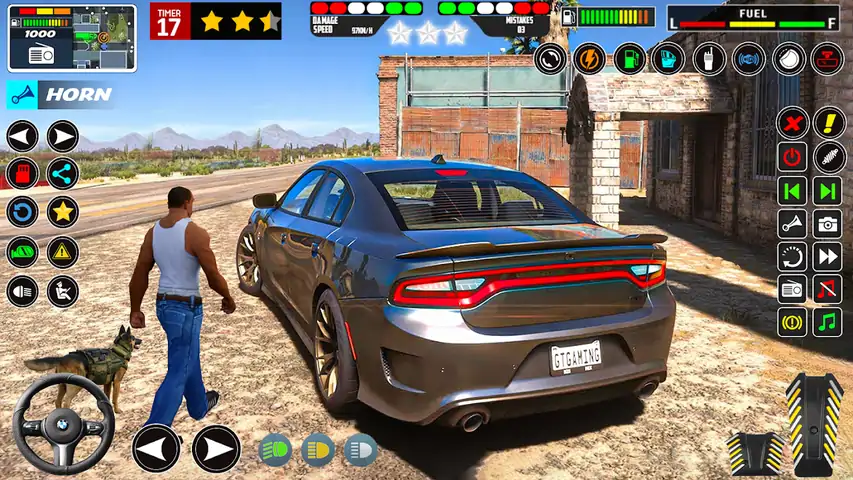Image resolution: width=853 pixels, height=480 pixels.
Task: Turn on the green high-beam light
Action: (275, 449)
